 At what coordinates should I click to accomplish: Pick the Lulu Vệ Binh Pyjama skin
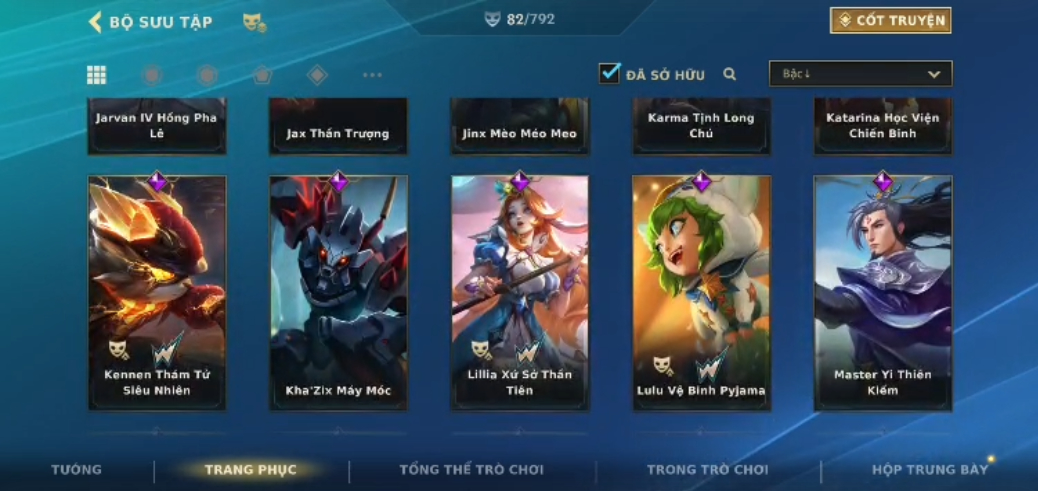(701, 292)
